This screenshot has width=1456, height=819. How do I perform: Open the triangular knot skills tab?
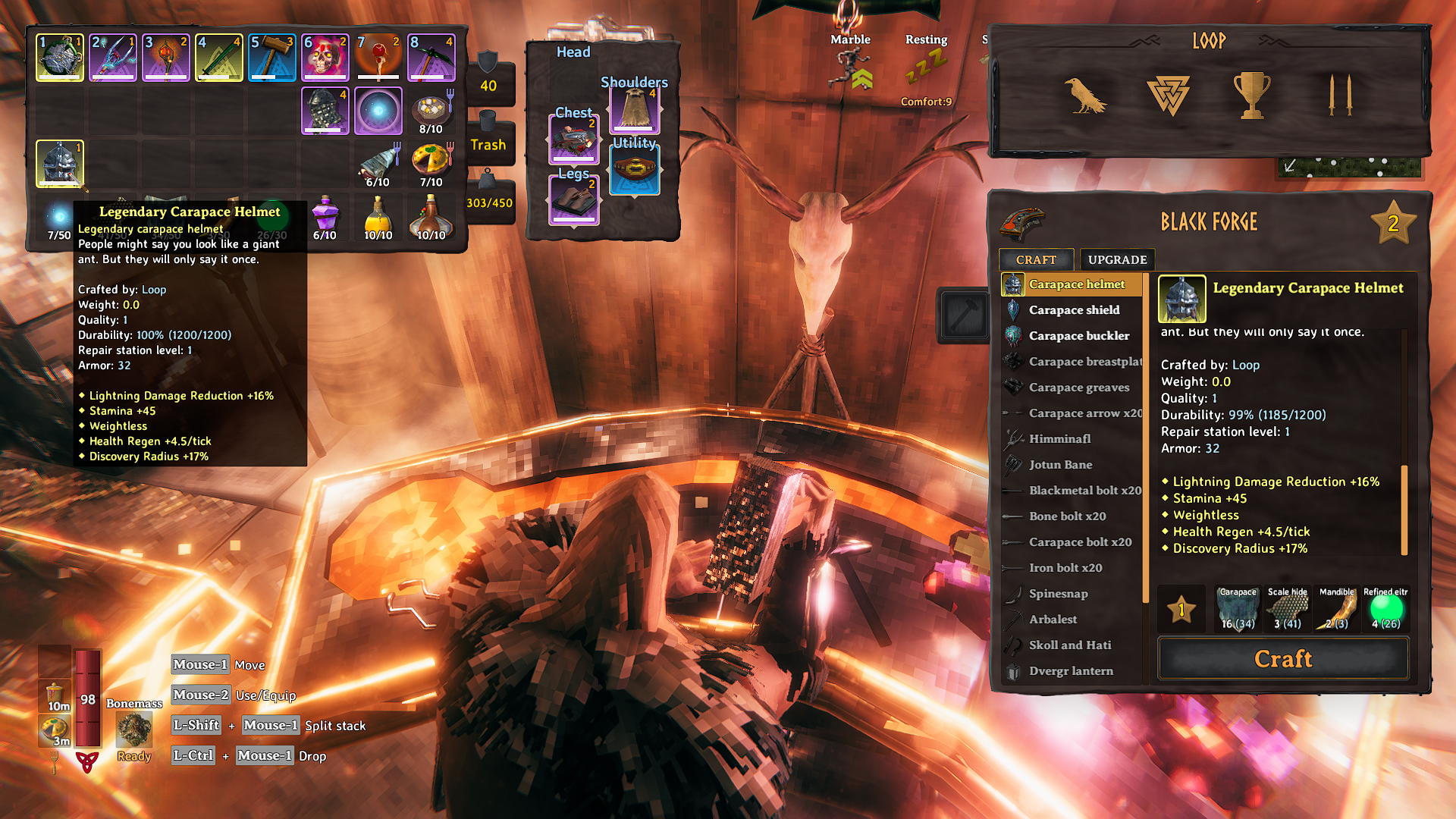point(1168,95)
